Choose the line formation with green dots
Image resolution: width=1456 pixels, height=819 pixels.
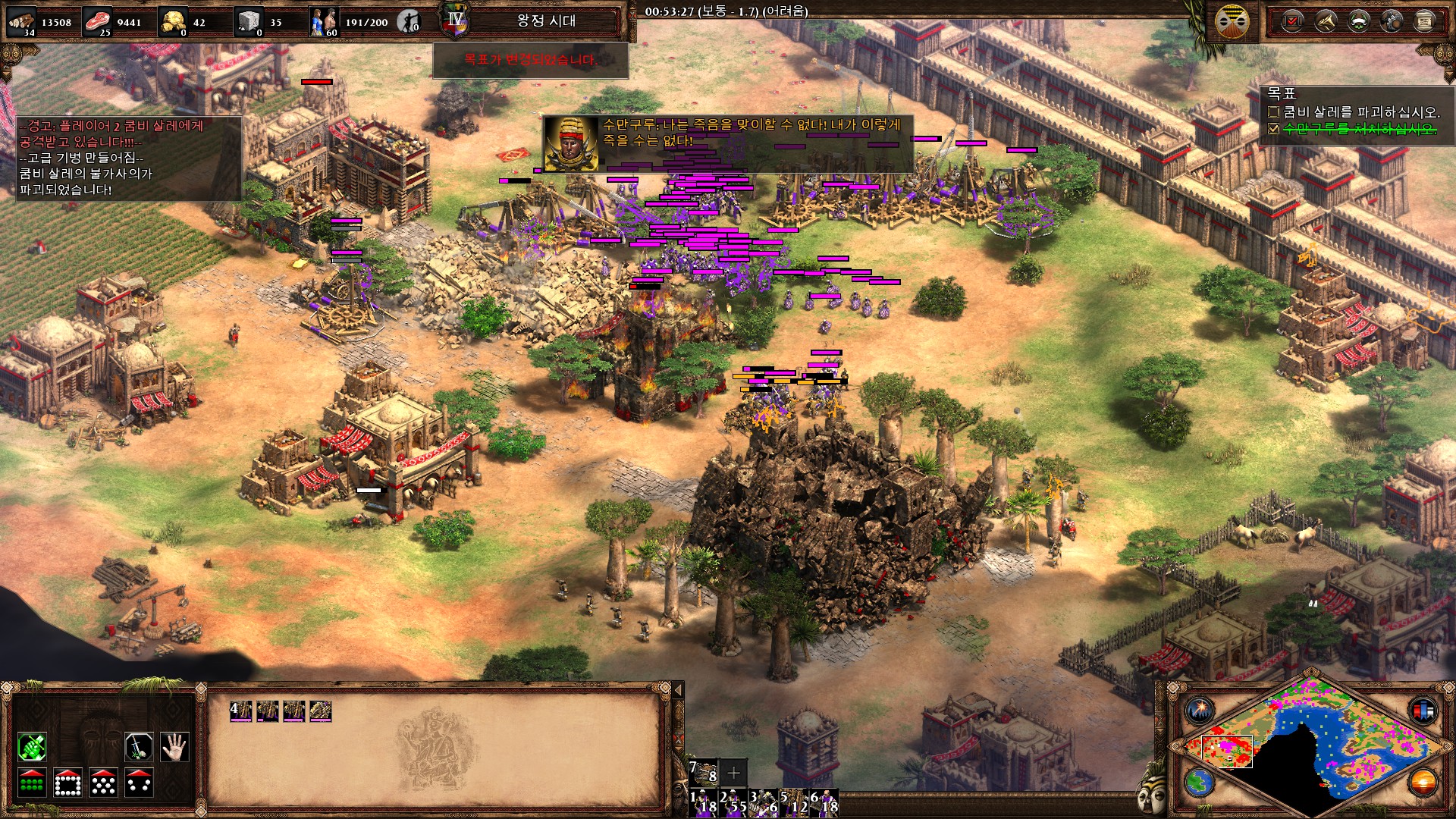tap(32, 783)
